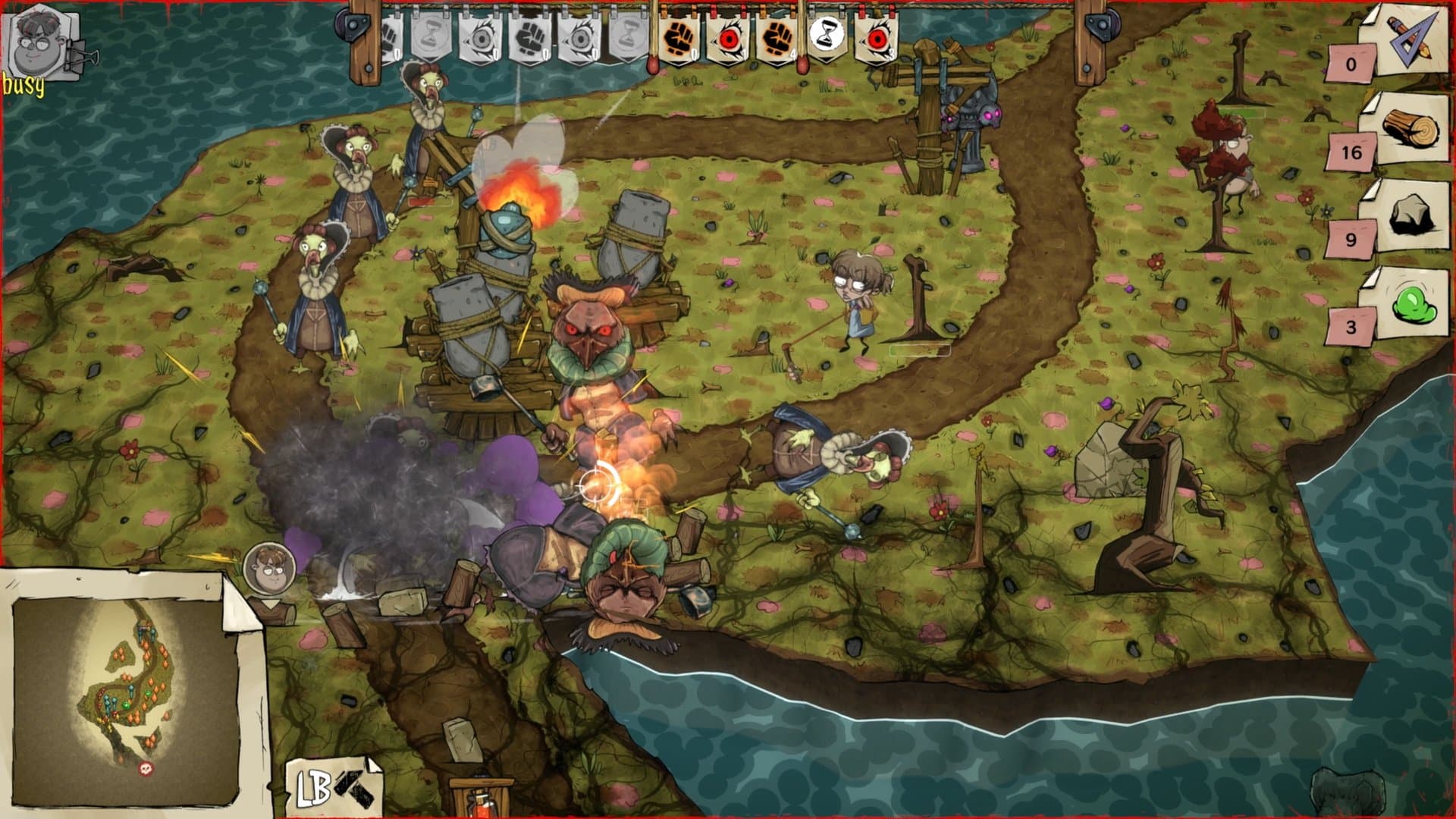Select the red potion item slot
This screenshot has width=1456, height=819.
click(x=479, y=800)
